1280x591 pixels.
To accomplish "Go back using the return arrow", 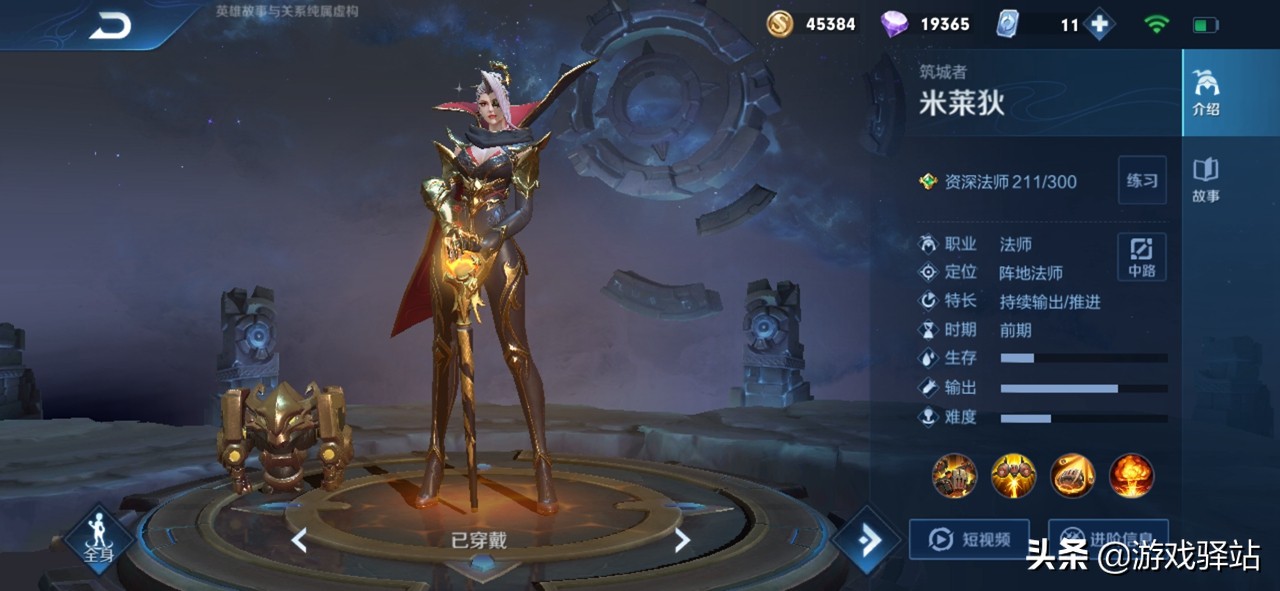I will pyautogui.click(x=110, y=27).
